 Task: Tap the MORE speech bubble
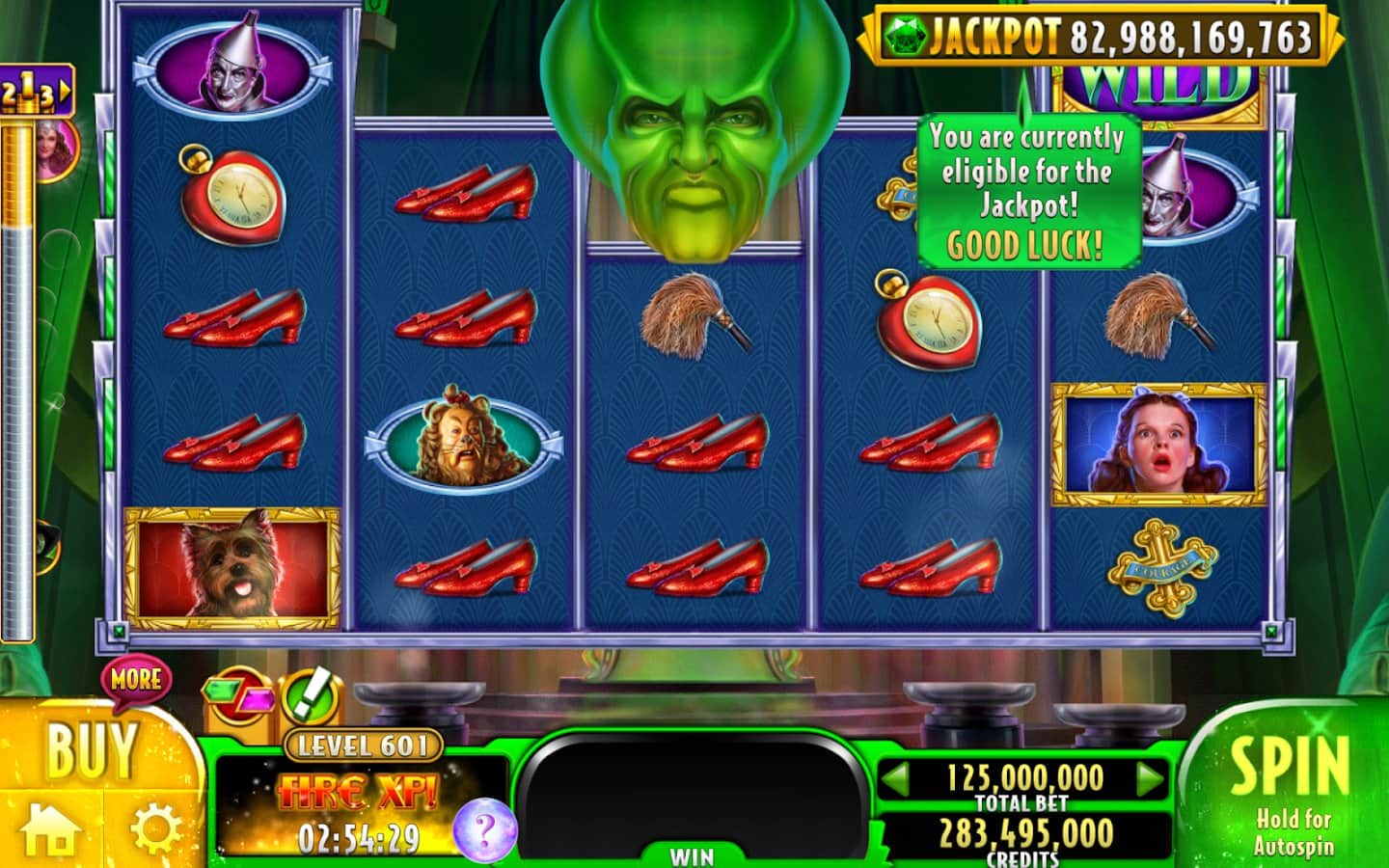click(x=136, y=680)
